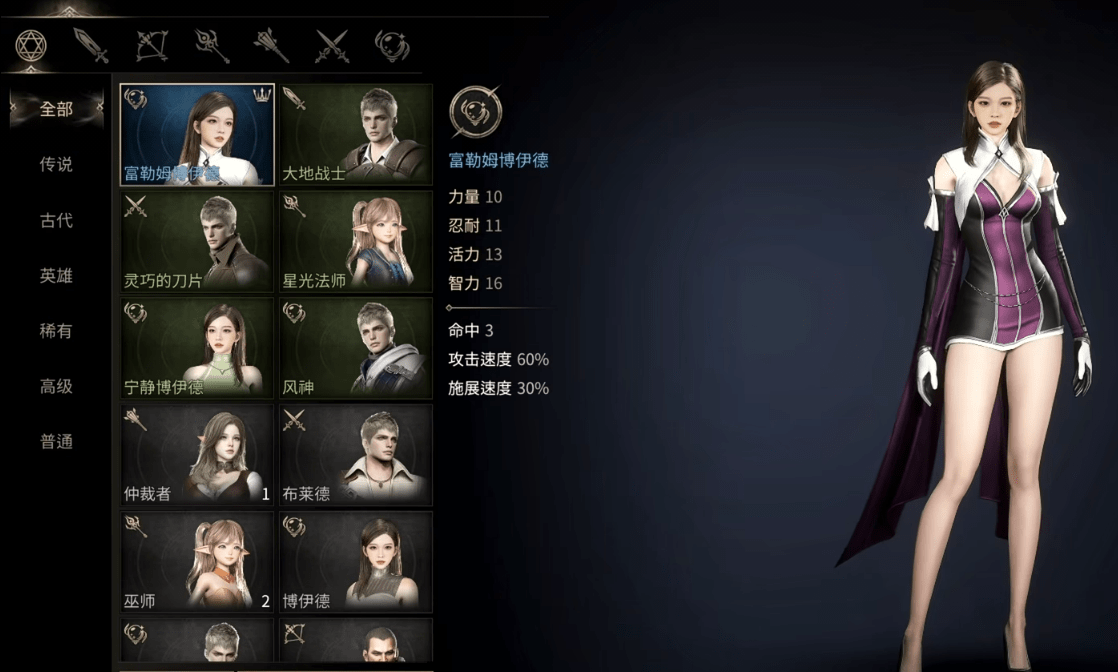This screenshot has height=672, width=1118.
Task: Choose the 灵巧的刀片 character card
Action: 197,242
